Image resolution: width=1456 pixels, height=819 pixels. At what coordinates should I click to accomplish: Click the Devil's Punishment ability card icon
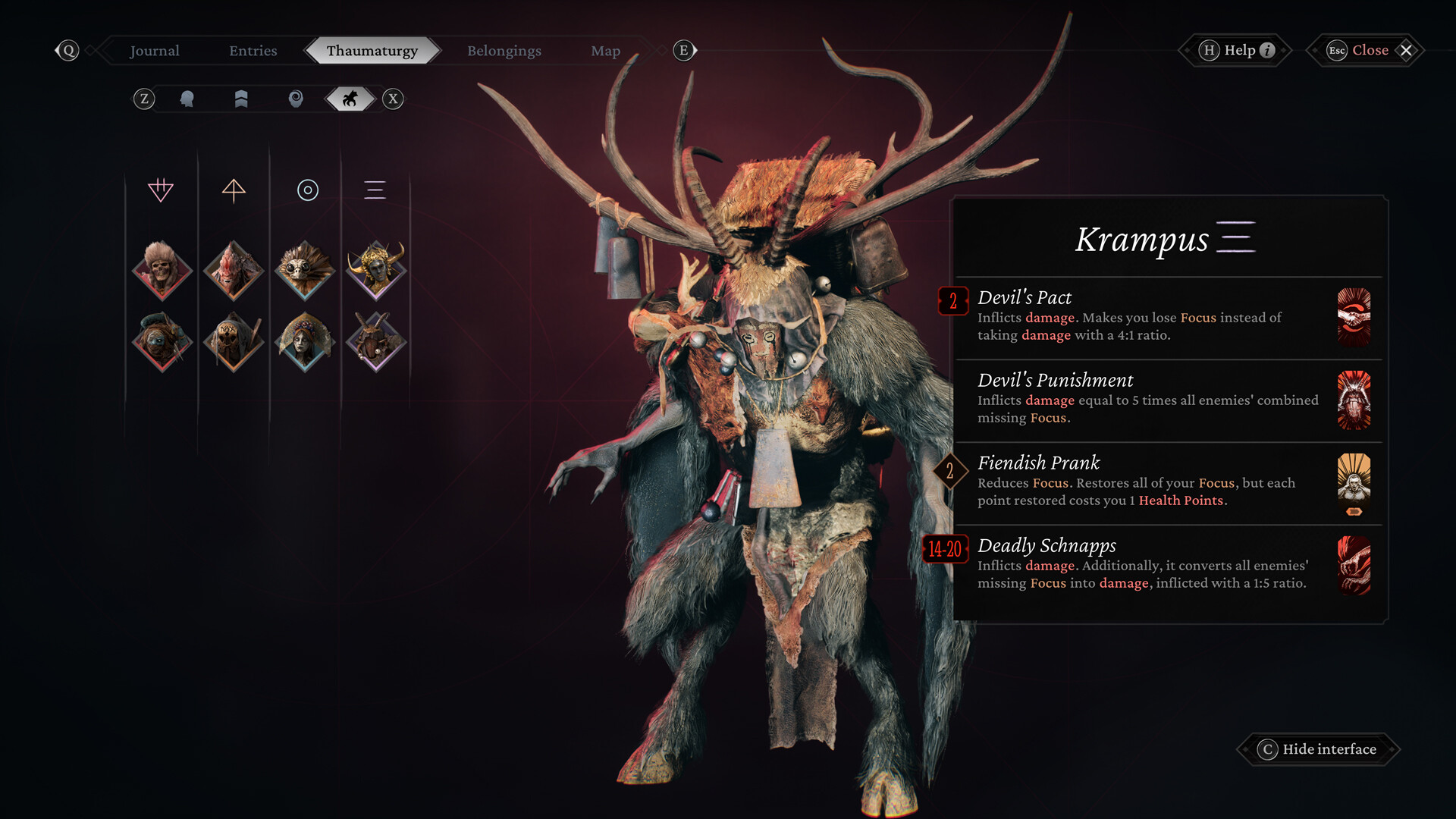(1354, 401)
